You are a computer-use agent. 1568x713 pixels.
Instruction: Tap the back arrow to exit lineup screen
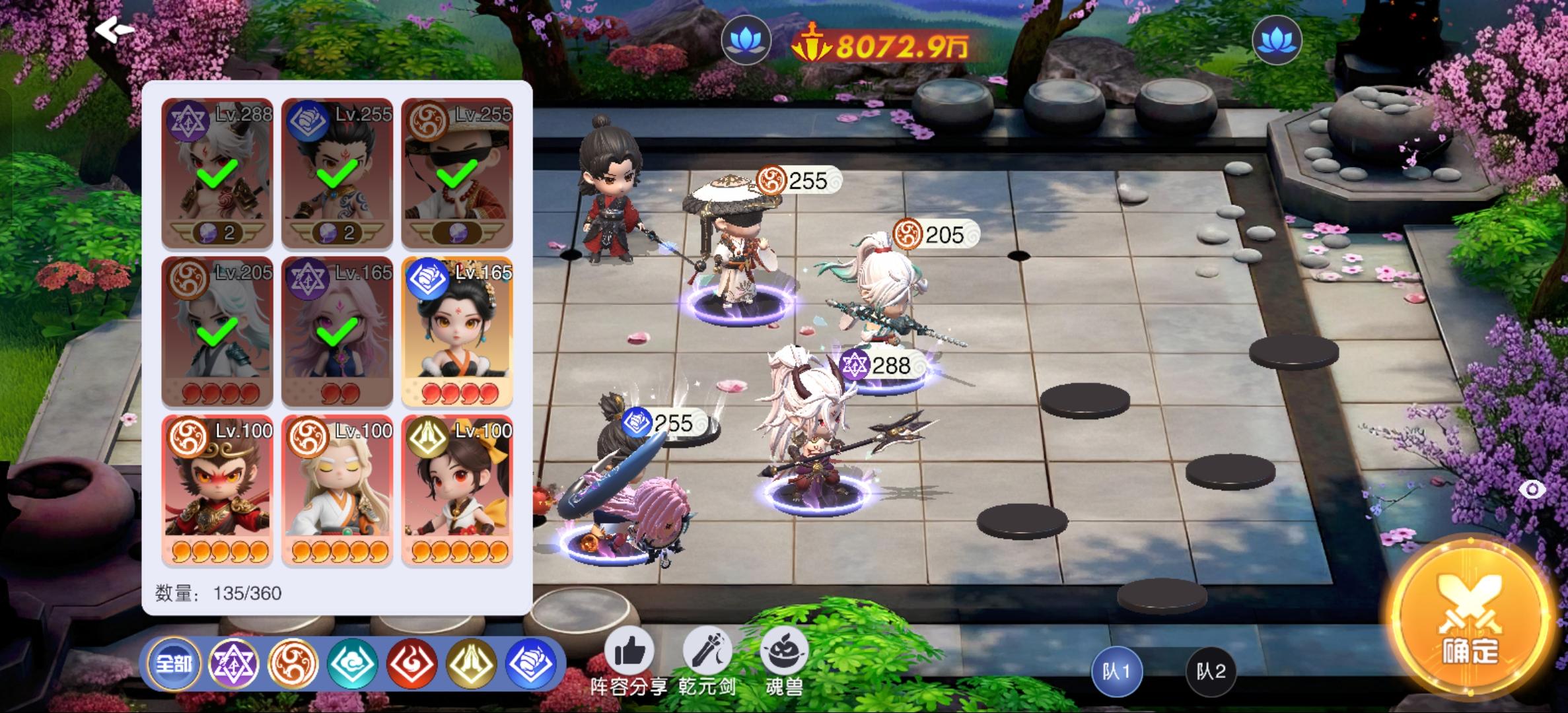(114, 30)
